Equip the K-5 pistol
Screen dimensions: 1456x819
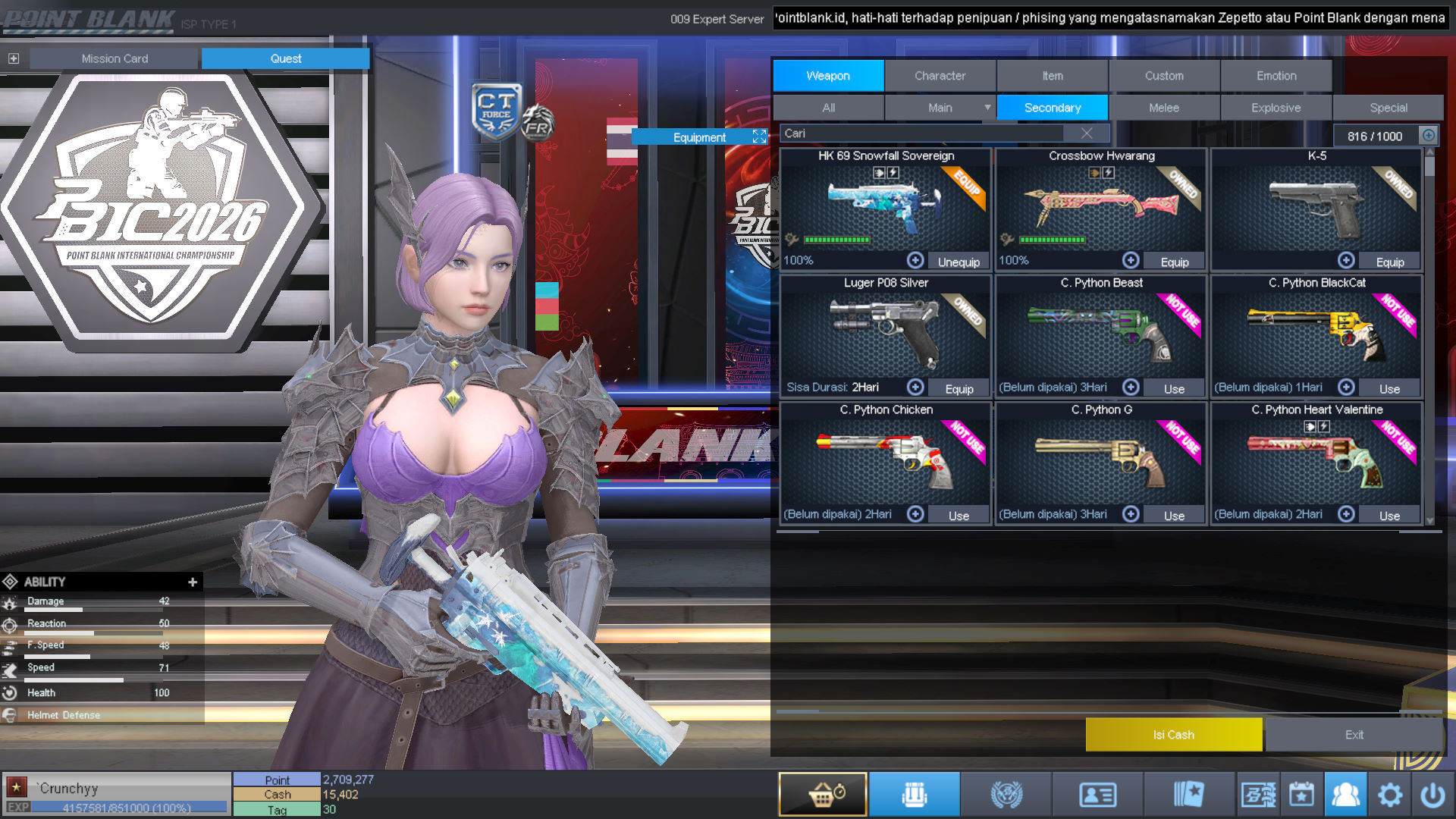tap(1389, 262)
